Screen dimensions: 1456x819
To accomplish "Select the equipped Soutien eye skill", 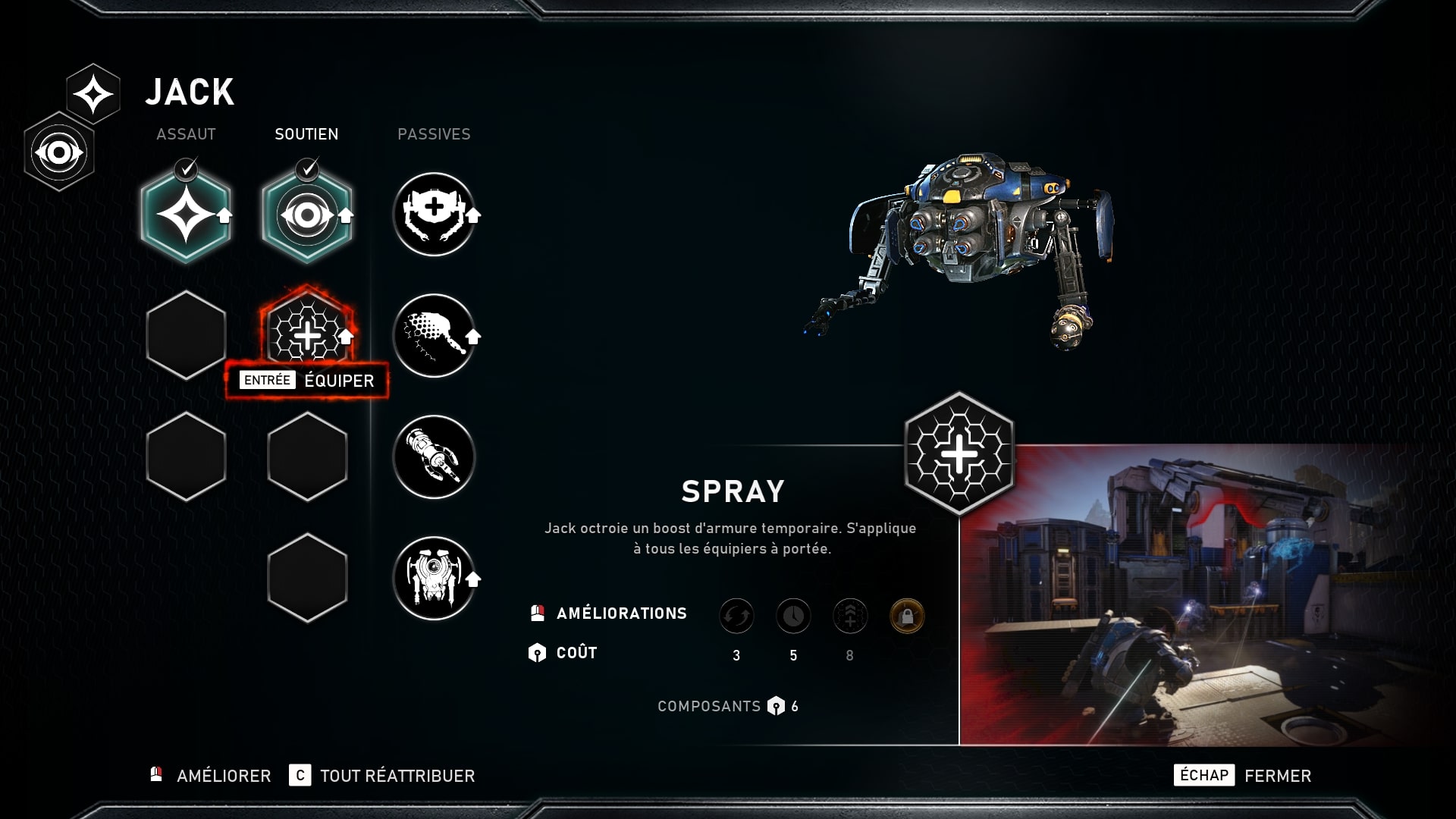I will click(307, 215).
